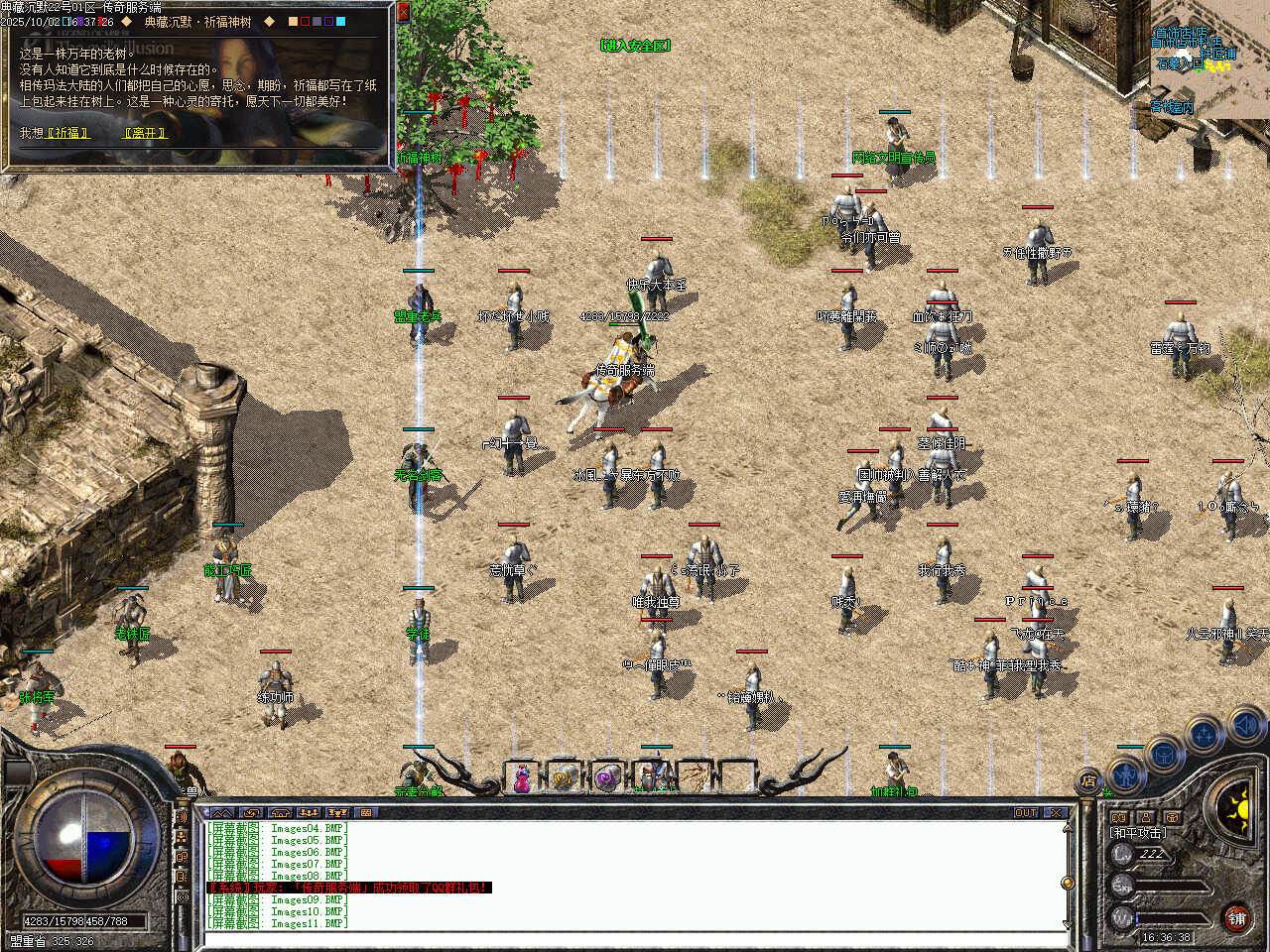The width and height of the screenshot is (1270, 952).
Task: Use the pink potion in the hotbar
Action: tap(521, 778)
